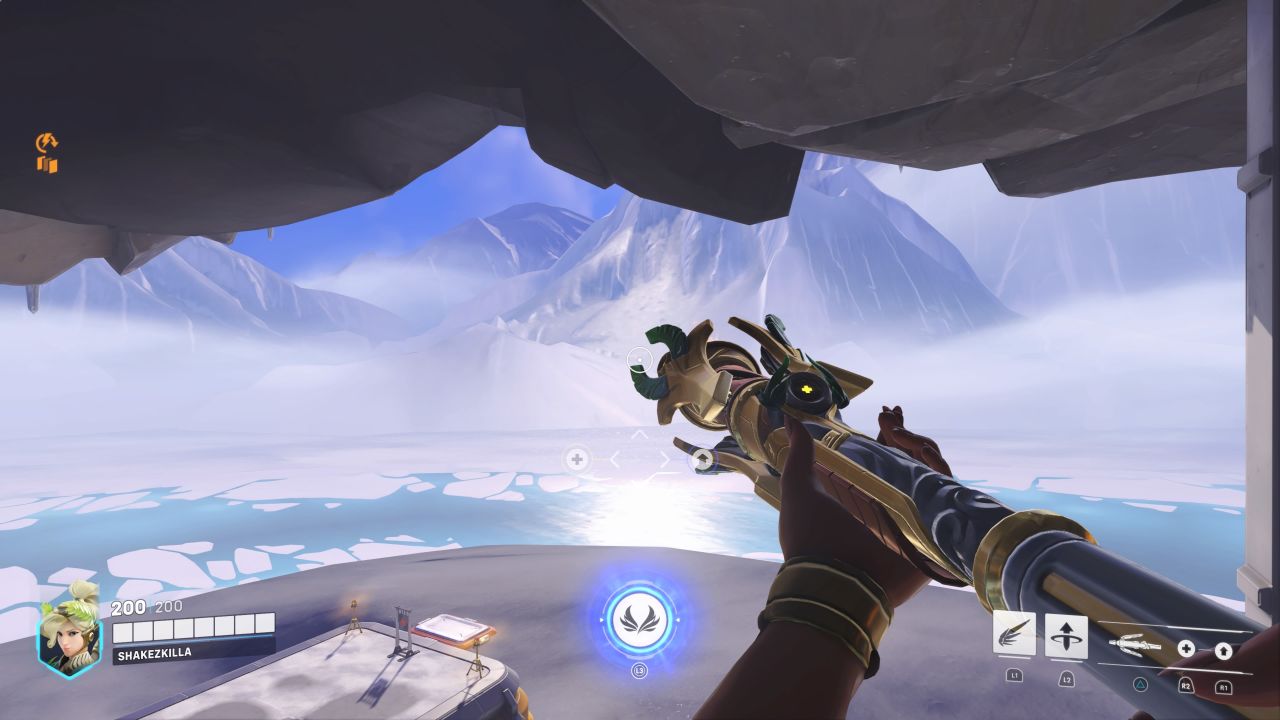The image size is (1280, 720).
Task: Click the D-pad icon on the communication wheel
Action: (x=577, y=458)
